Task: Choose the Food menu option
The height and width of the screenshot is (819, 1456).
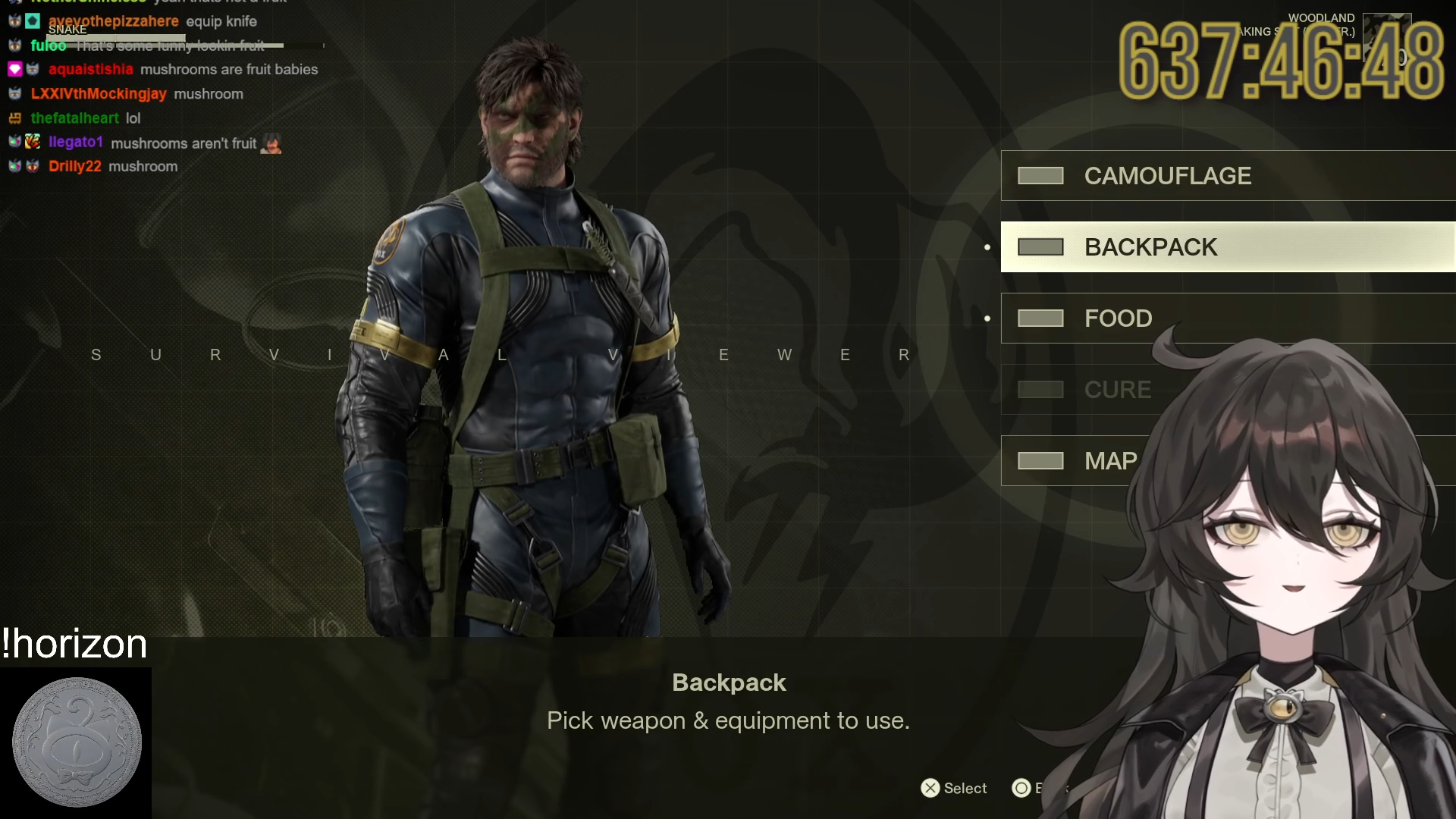Action: [1118, 318]
